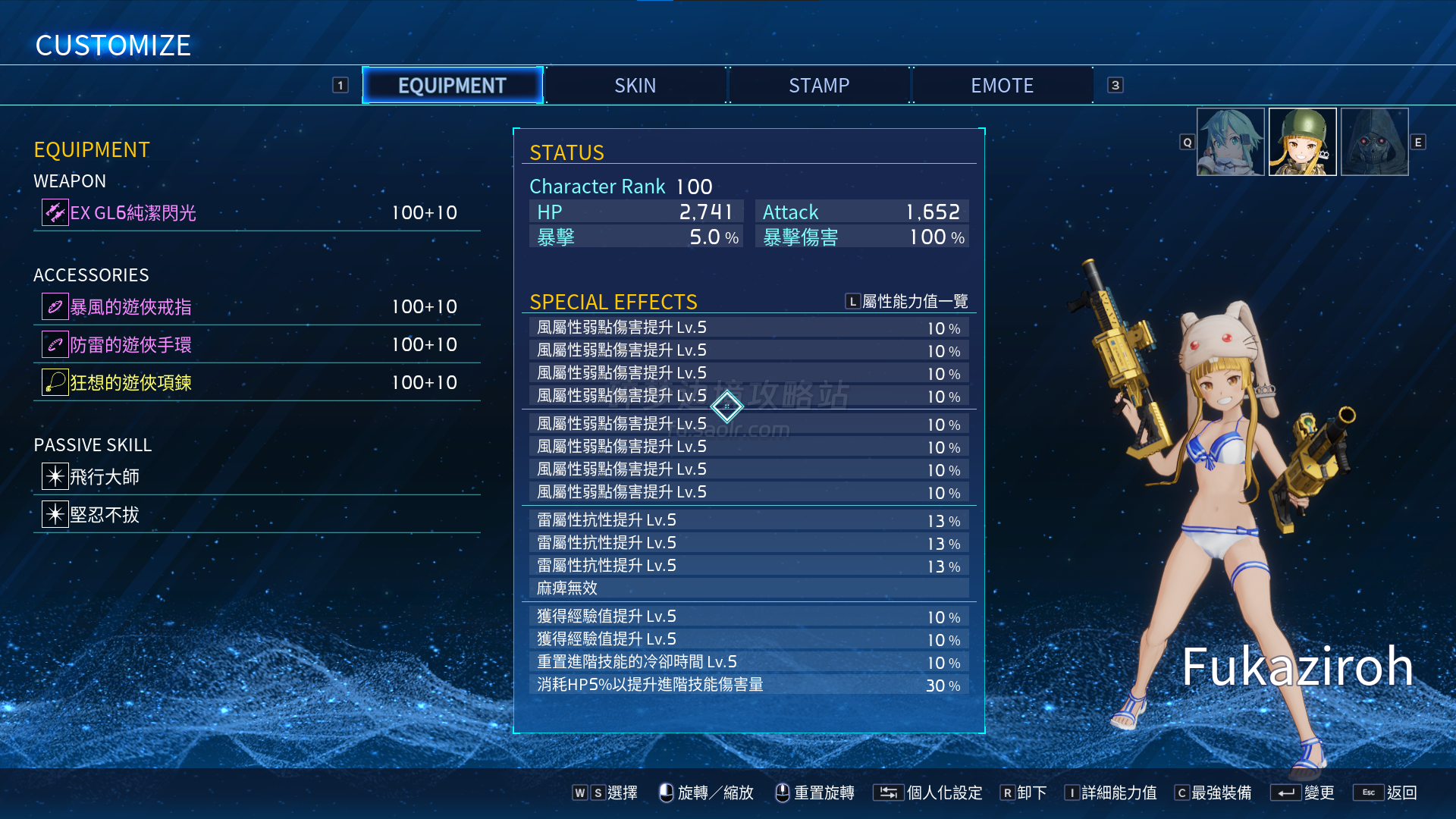
Task: Click 重置旋轉 to reset rotation
Action: [x=815, y=792]
